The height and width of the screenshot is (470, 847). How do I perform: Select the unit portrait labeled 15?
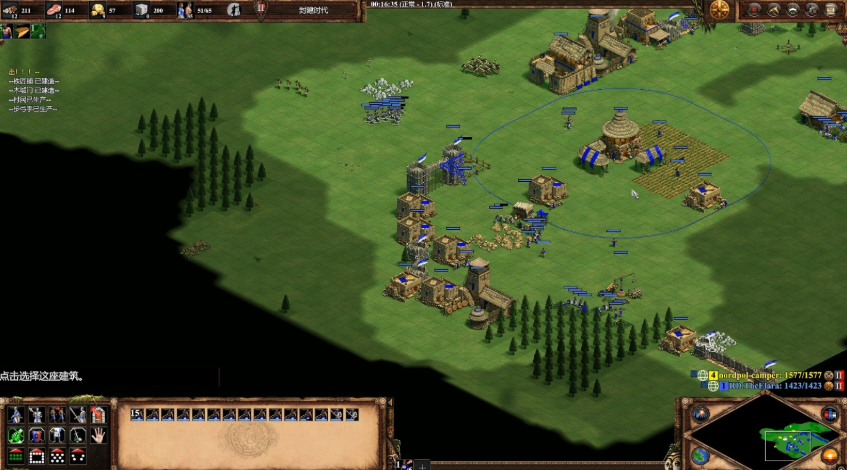tap(138, 414)
